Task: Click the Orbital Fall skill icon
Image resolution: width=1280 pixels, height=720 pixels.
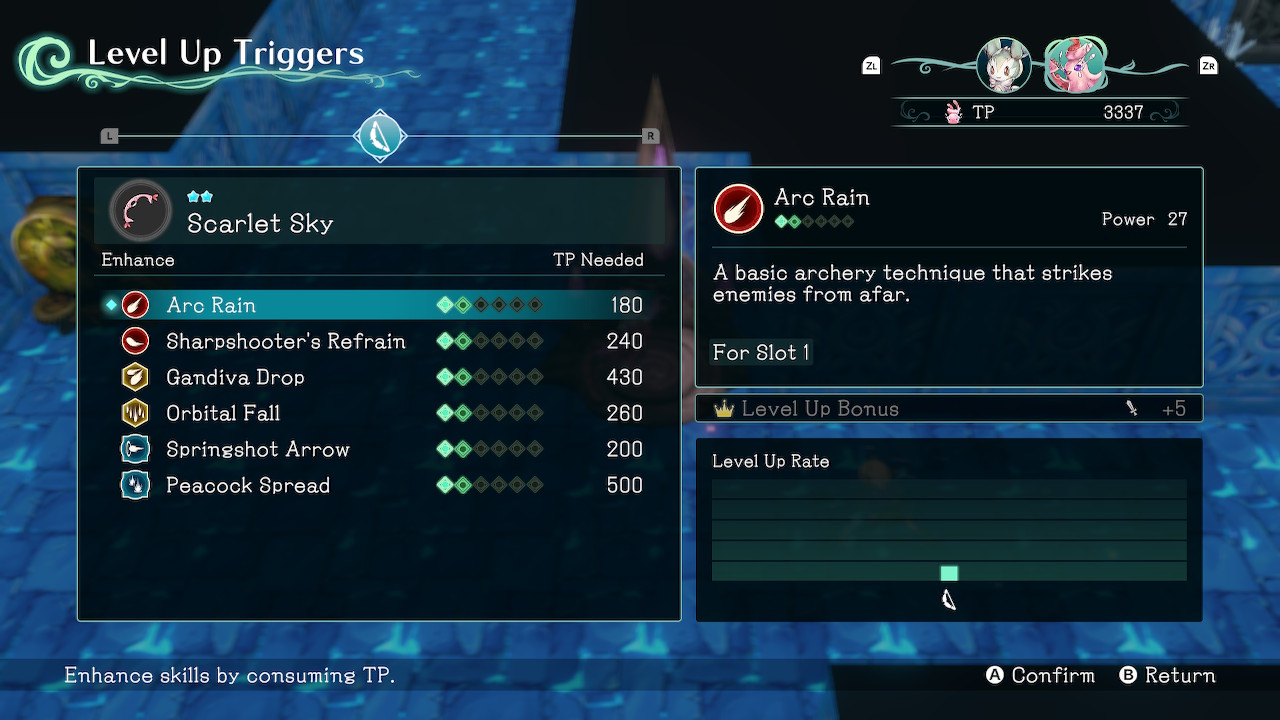Action: tap(135, 413)
